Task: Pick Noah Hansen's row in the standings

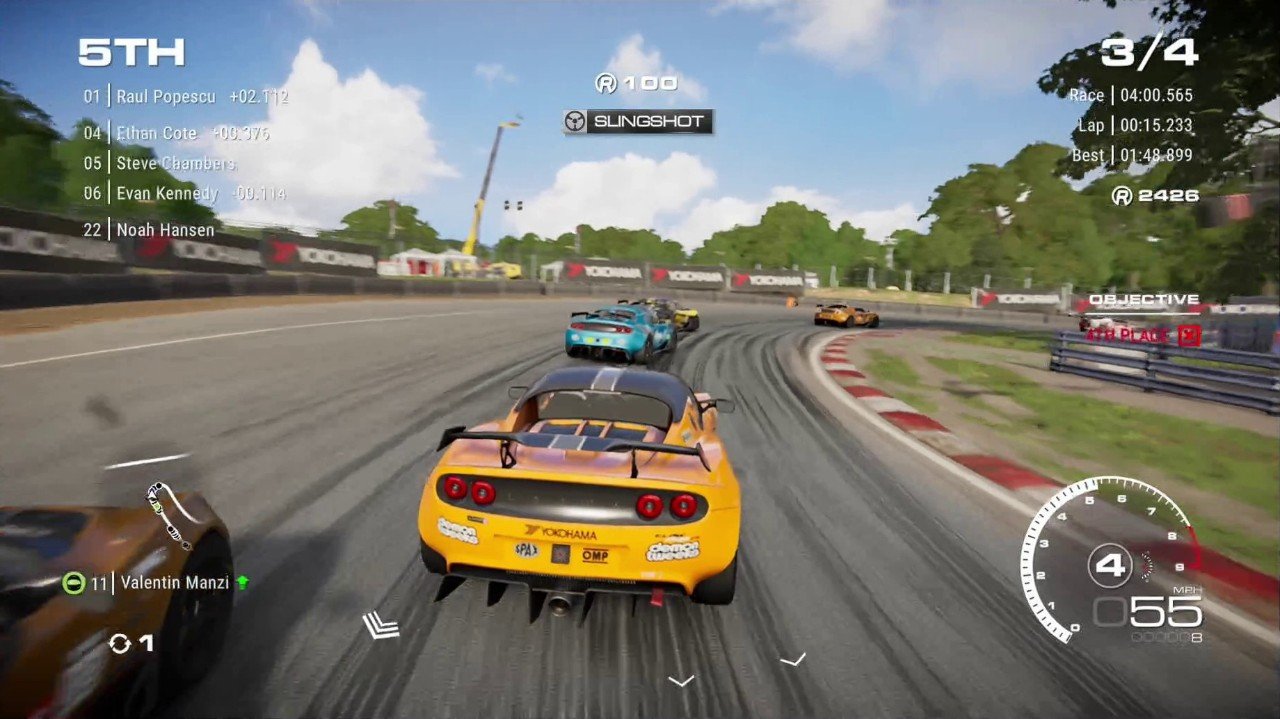Action: (165, 230)
